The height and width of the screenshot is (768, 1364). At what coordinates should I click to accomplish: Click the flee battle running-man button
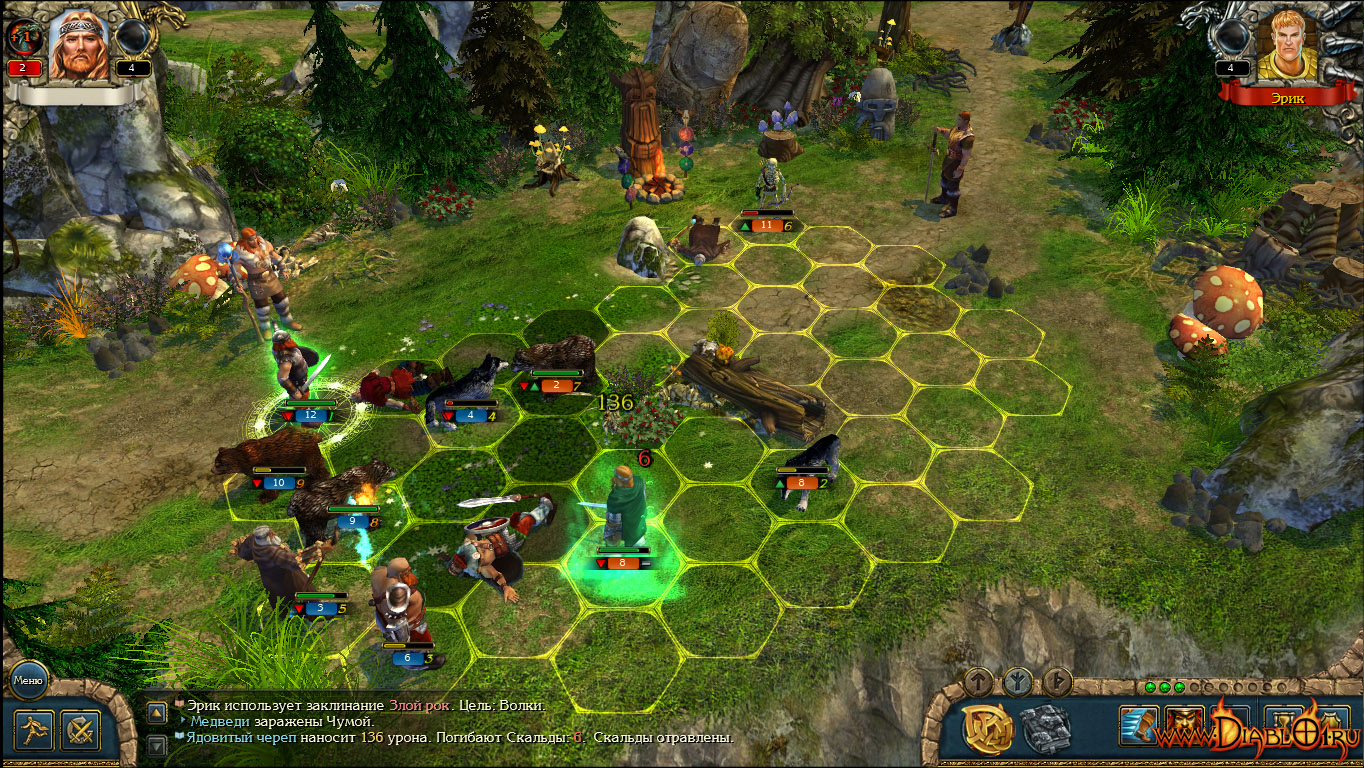coord(34,730)
